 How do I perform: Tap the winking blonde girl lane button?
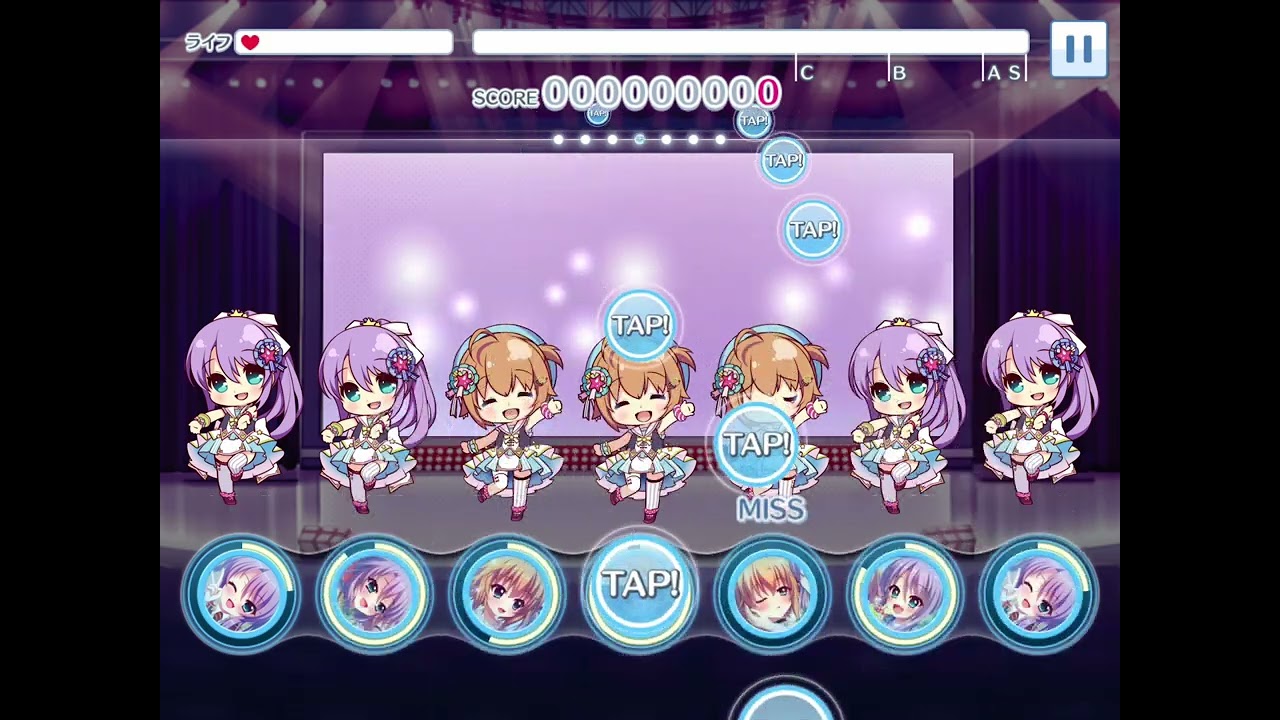coord(773,594)
